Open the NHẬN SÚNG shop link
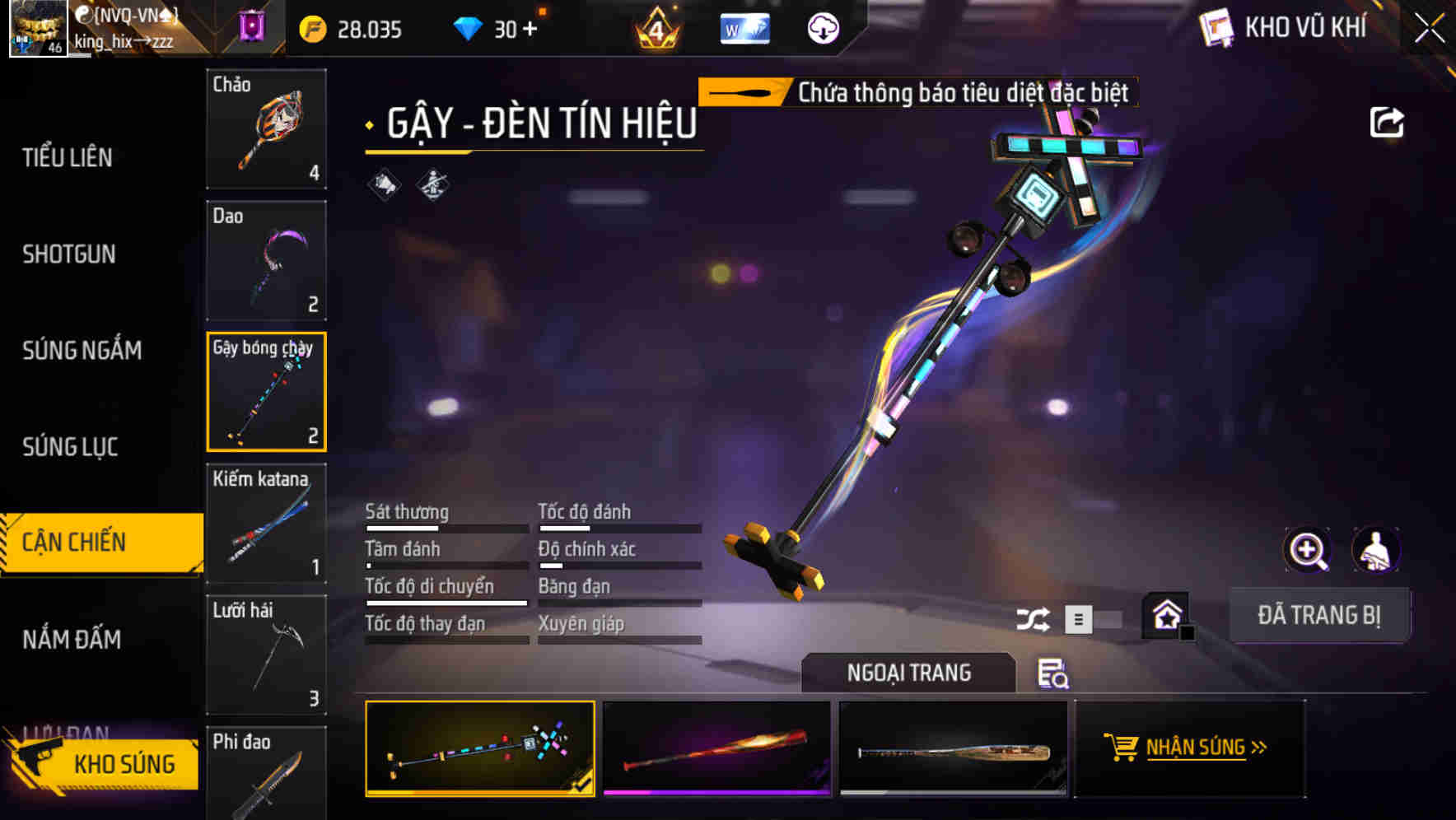This screenshot has width=1456, height=820. pos(1188,748)
